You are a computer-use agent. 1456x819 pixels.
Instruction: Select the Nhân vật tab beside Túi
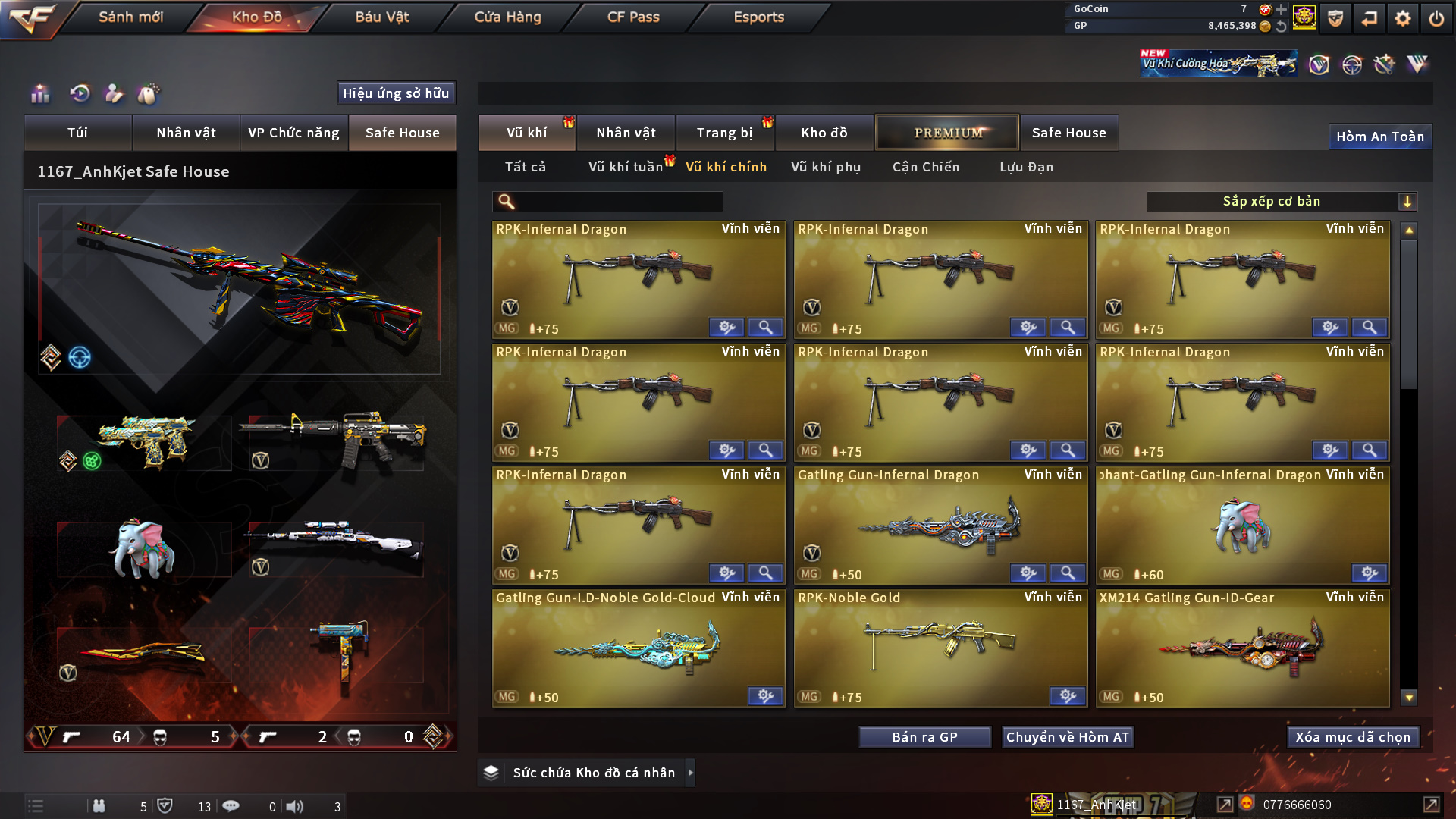[x=186, y=133]
